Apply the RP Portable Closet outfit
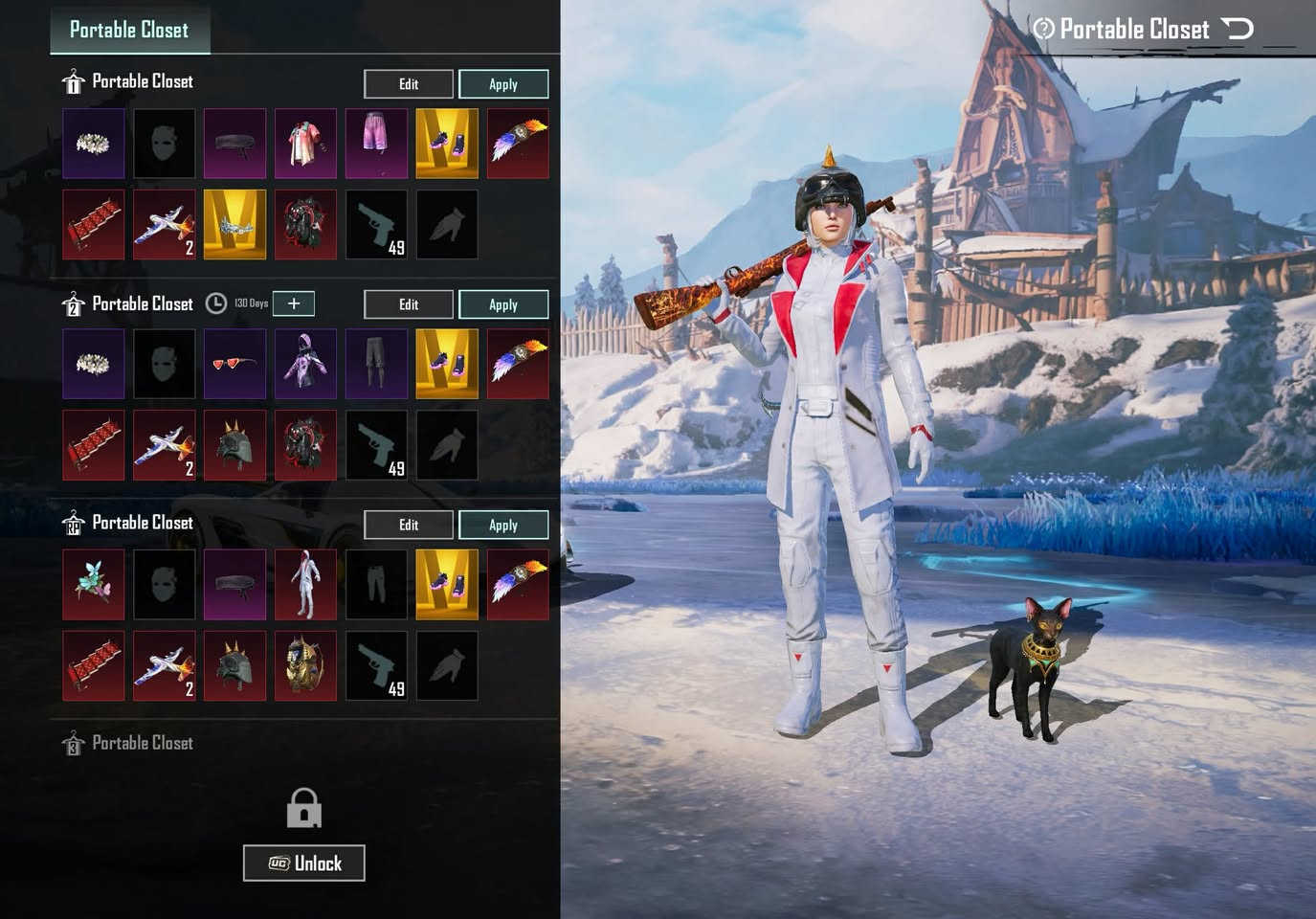The width and height of the screenshot is (1316, 919). click(503, 525)
